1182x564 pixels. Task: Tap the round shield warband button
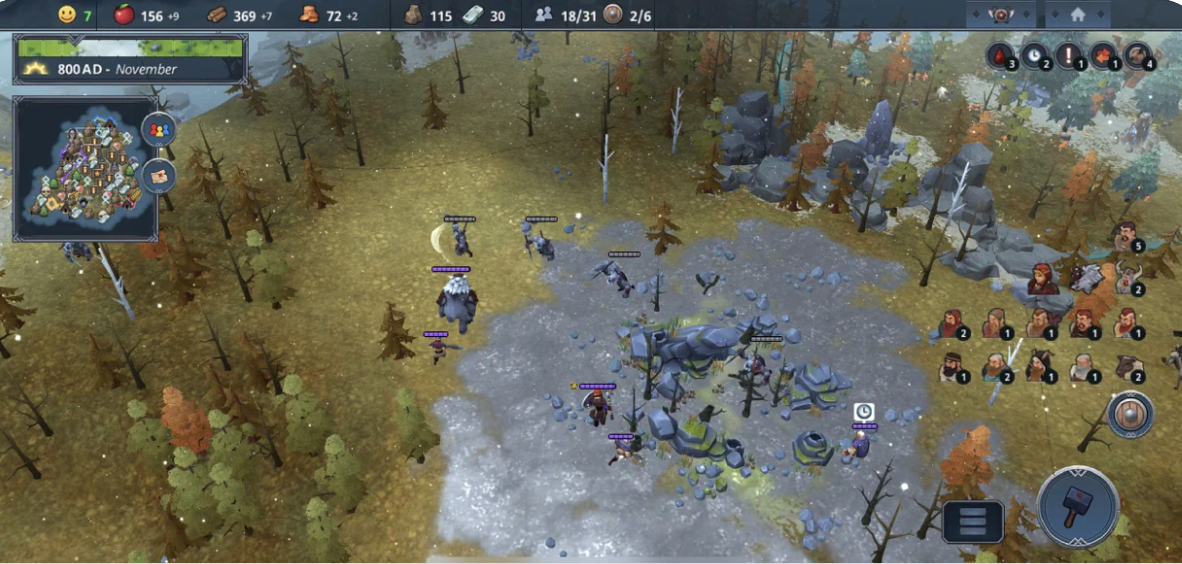coord(1131,414)
